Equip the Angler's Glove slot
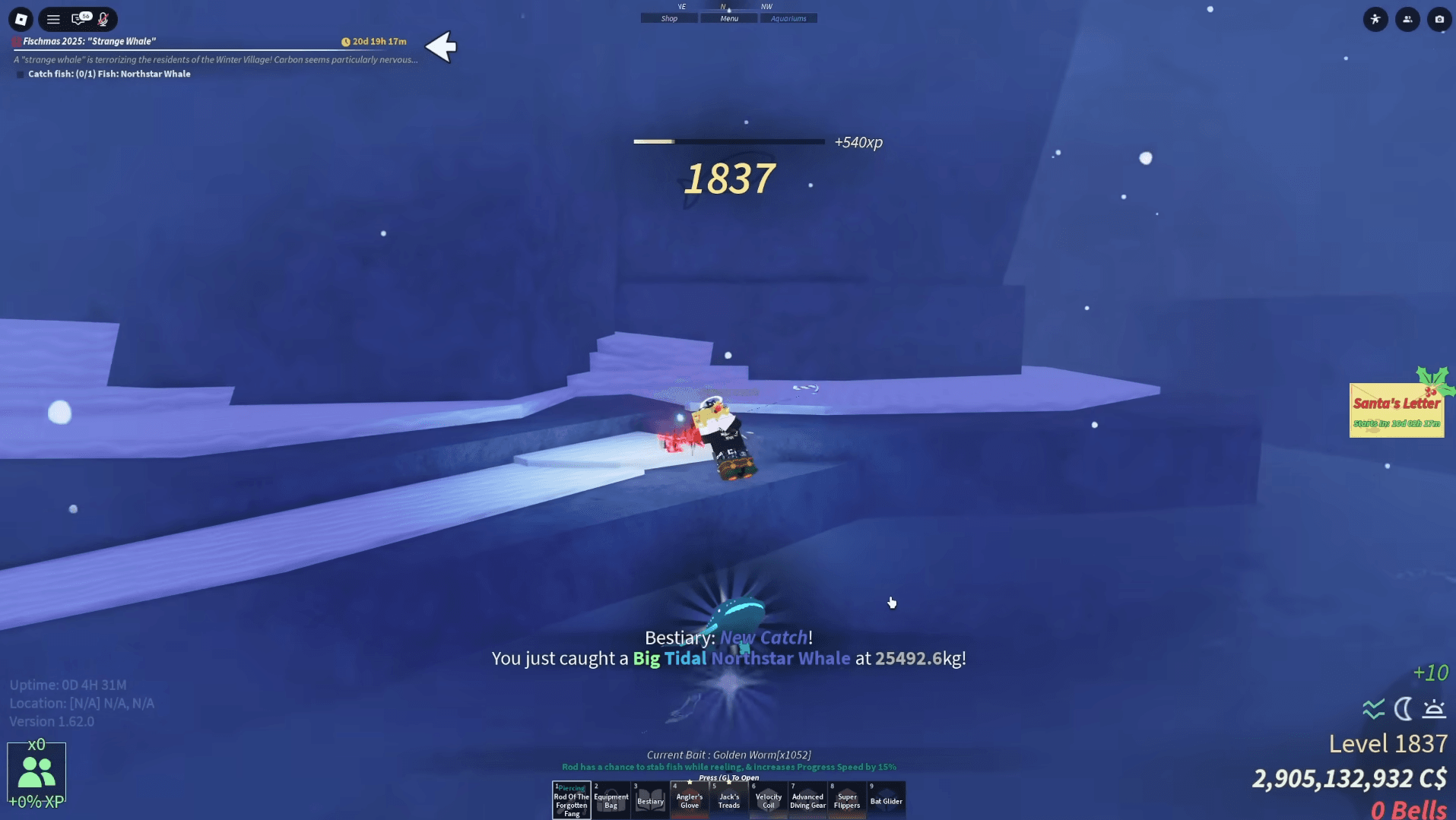 [x=690, y=800]
